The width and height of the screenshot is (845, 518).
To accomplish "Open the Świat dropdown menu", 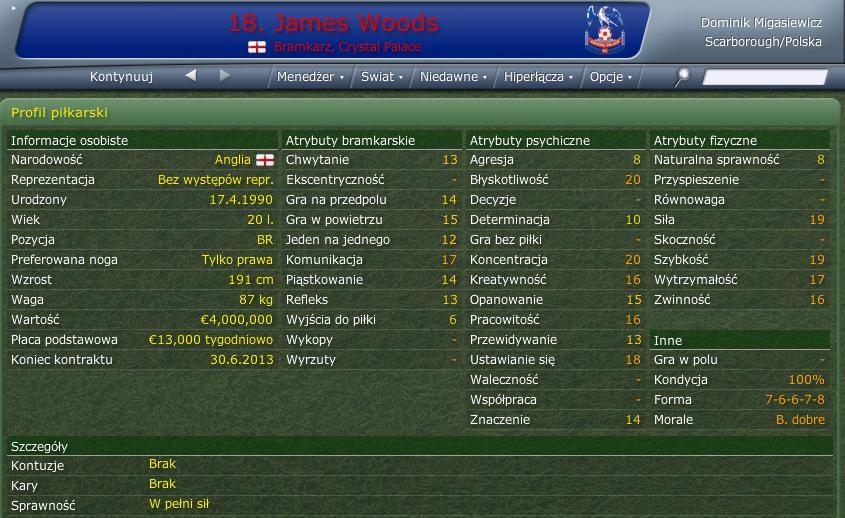I will (x=381, y=77).
